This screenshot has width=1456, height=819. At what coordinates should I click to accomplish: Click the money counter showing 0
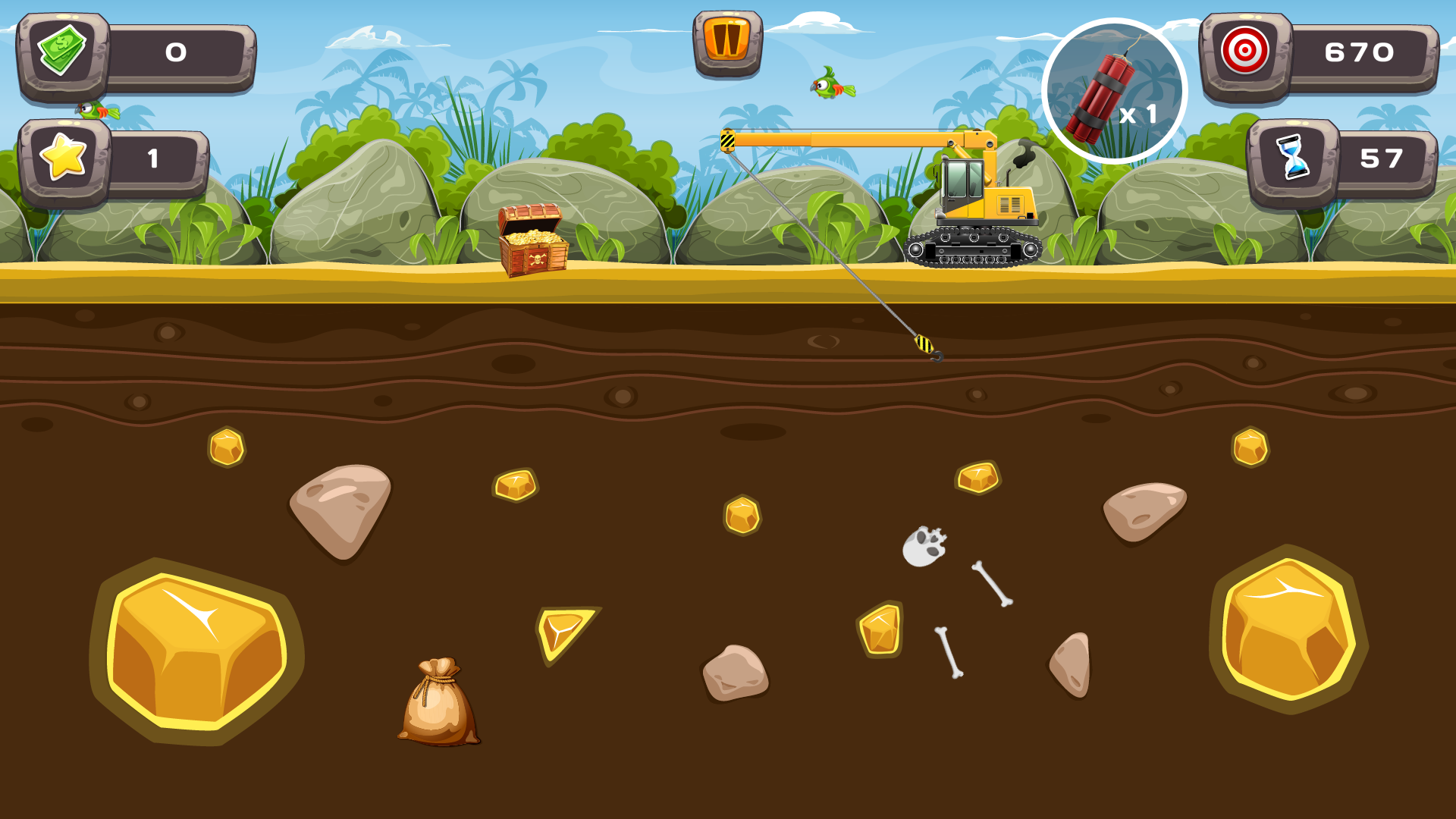[x=174, y=53]
